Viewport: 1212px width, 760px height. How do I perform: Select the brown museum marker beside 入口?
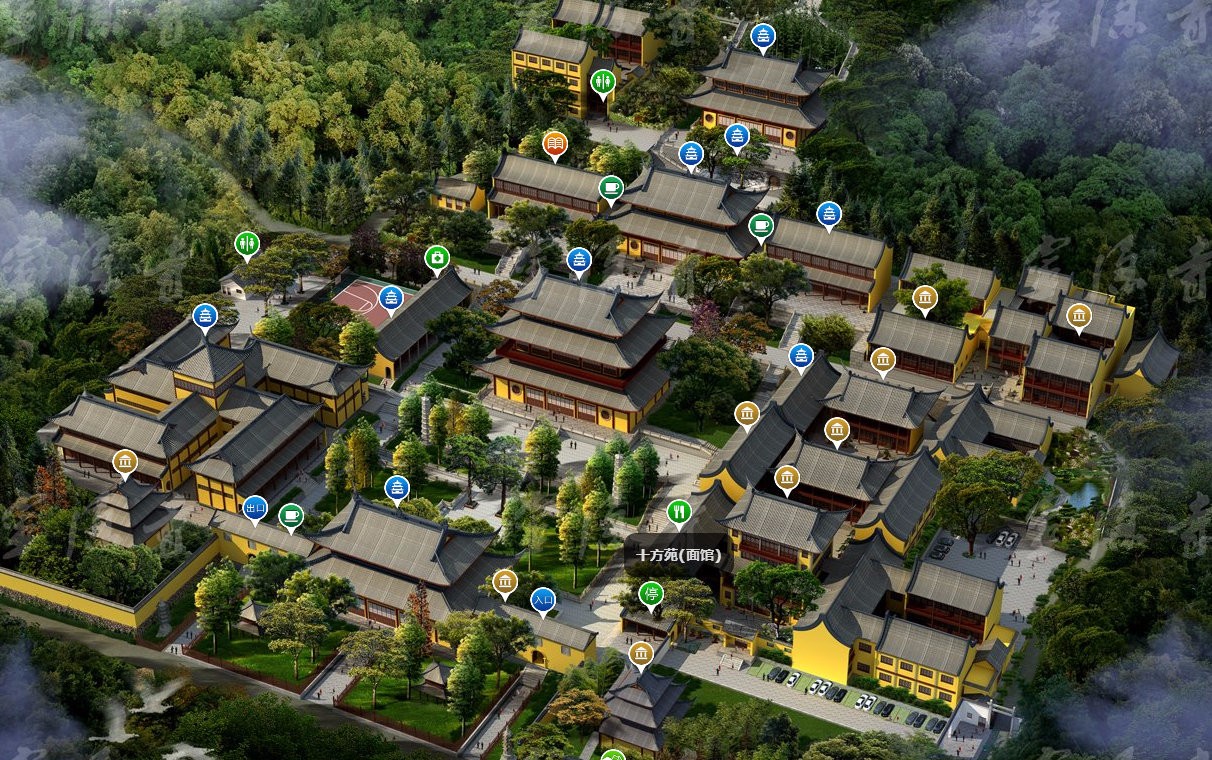tap(505, 582)
